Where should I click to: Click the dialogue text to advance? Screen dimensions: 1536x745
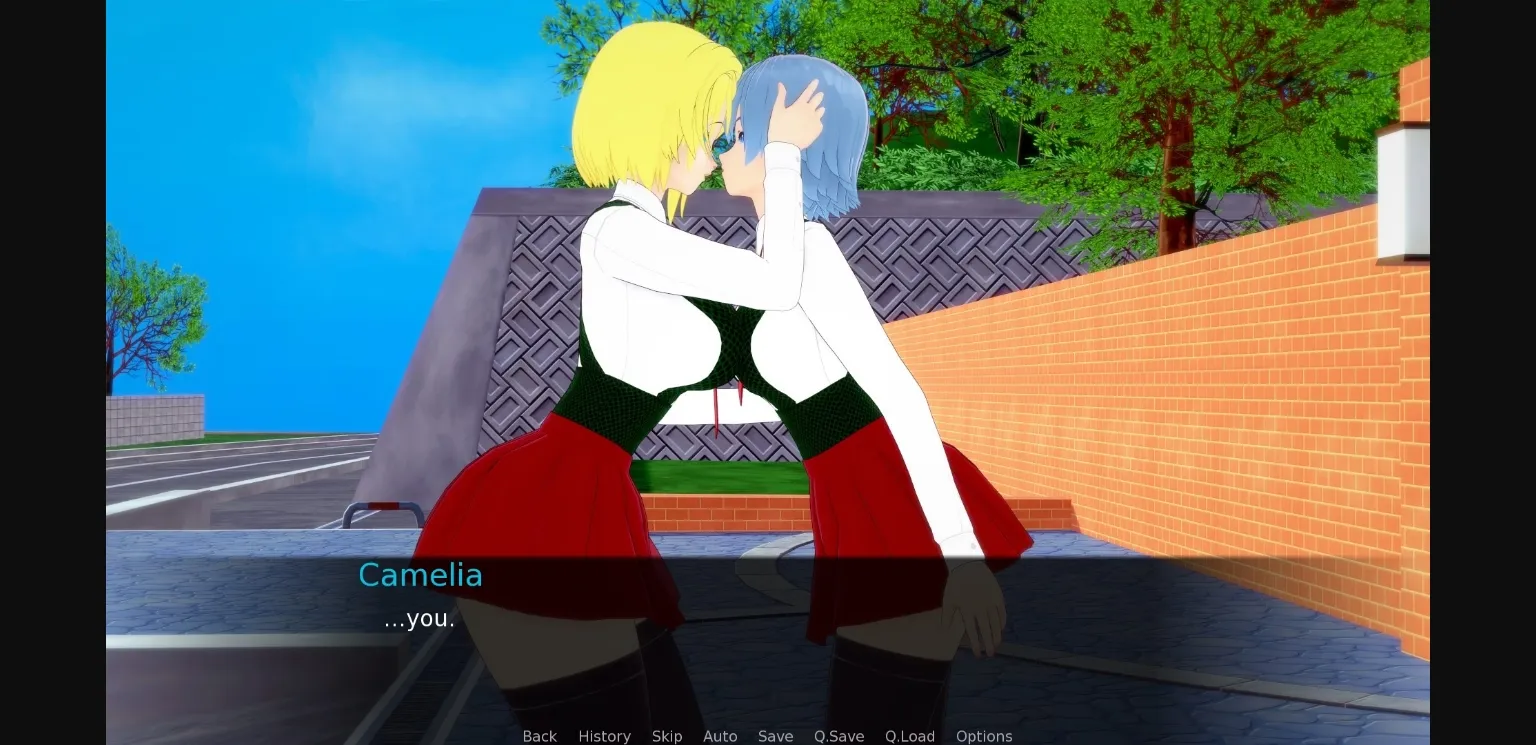pos(419,618)
